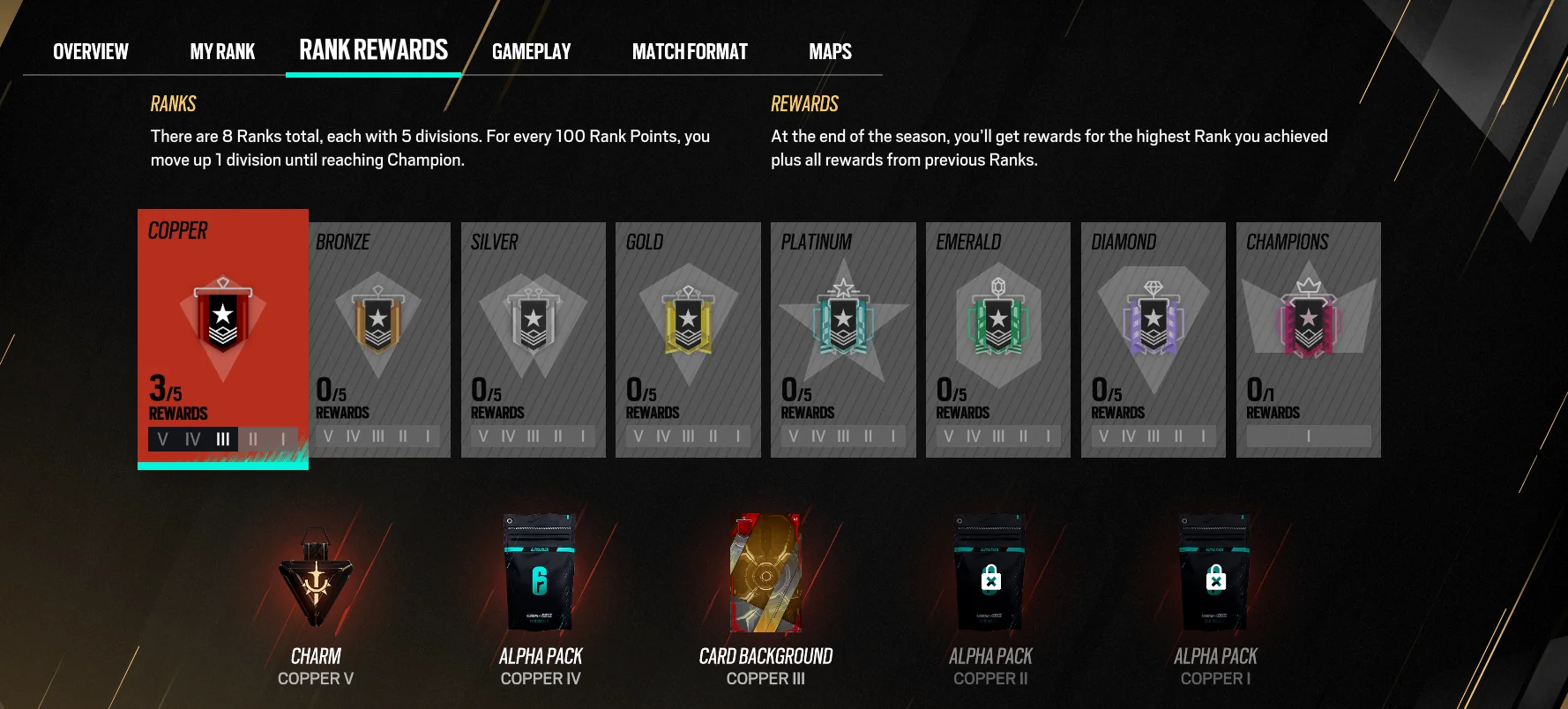Select the Rank Rewards tab
The image size is (1568, 709).
(373, 50)
